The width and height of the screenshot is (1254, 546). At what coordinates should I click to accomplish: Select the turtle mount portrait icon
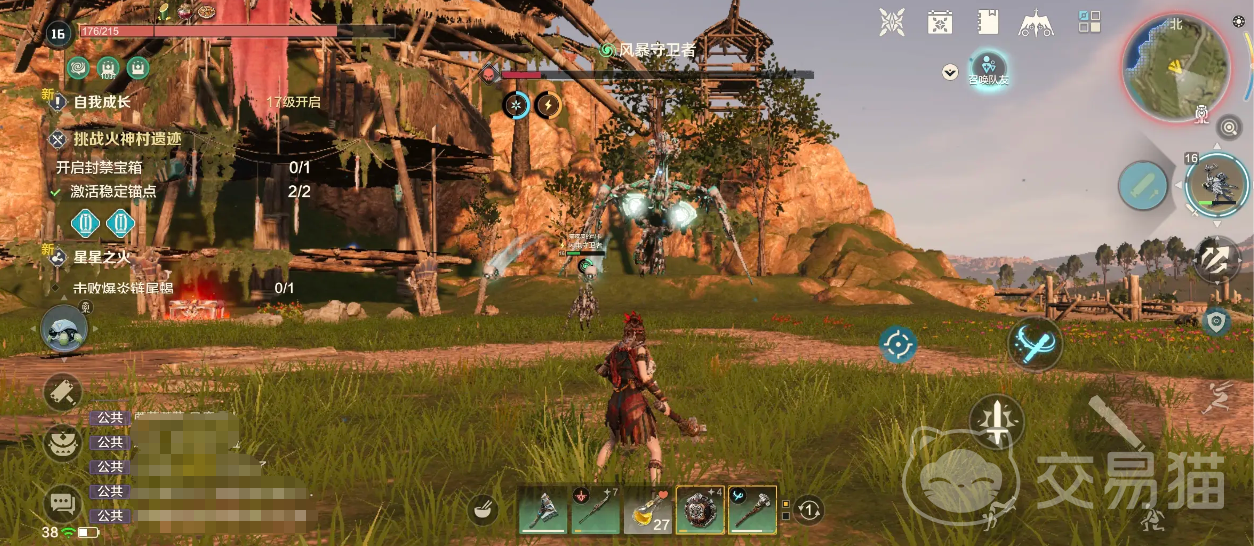[64, 330]
